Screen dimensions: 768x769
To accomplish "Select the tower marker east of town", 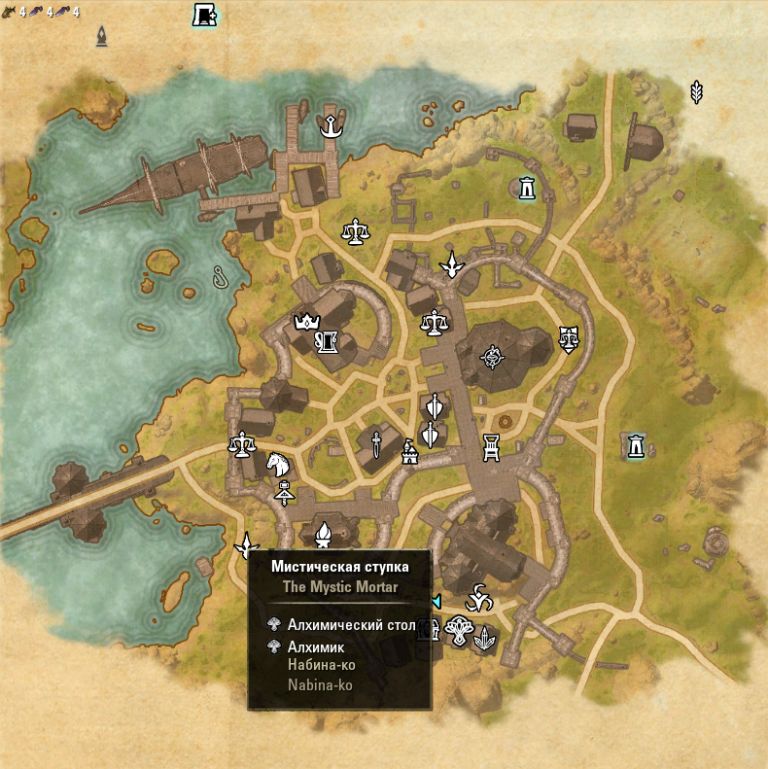I will point(635,446).
